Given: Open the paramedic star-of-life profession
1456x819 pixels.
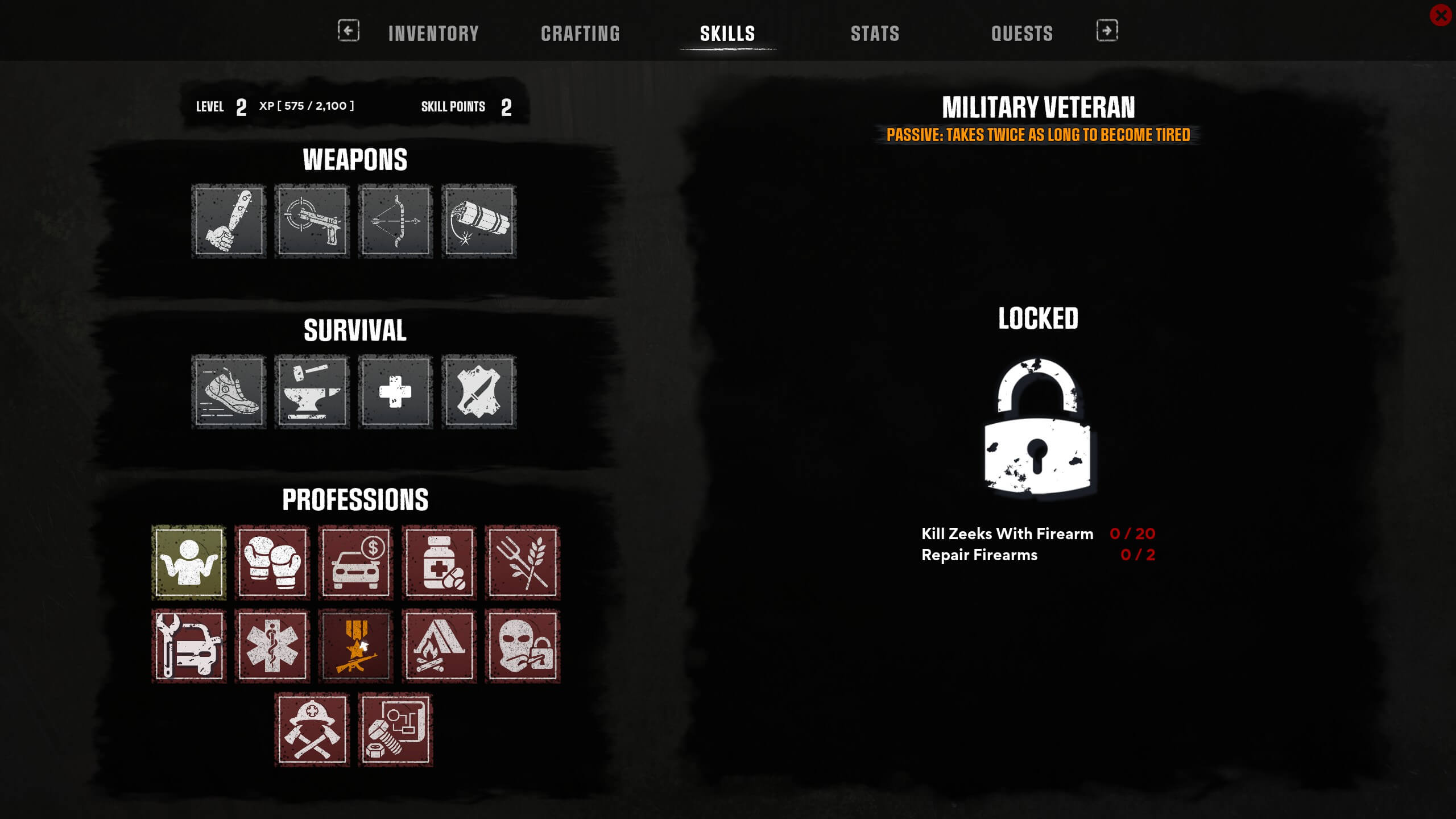Looking at the screenshot, I should [272, 647].
